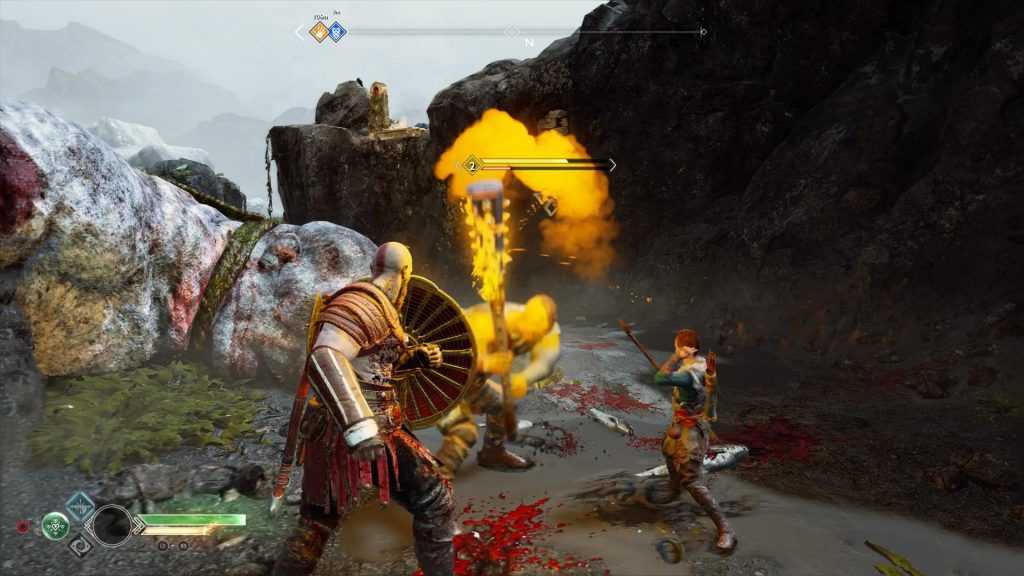The width and height of the screenshot is (1024, 576).
Task: Activate the green heart relic icon
Action: click(55, 525)
